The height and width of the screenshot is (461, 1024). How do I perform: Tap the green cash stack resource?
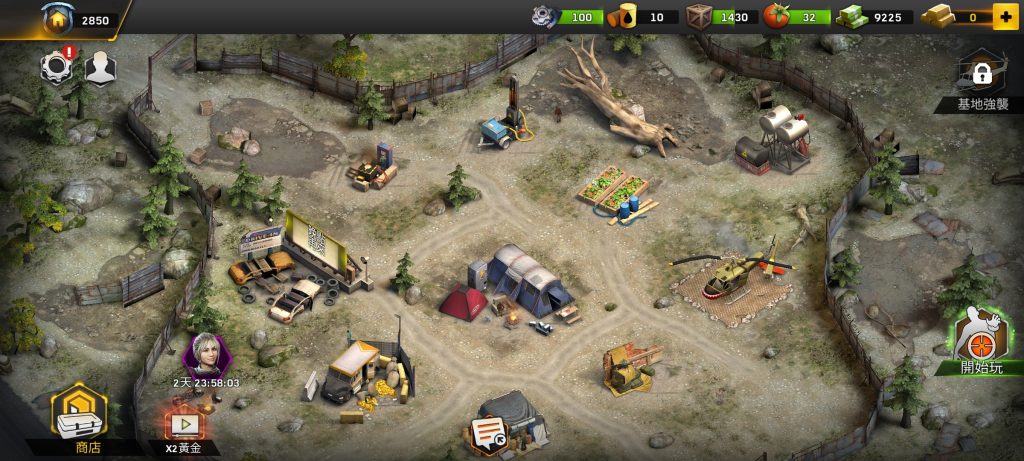coord(850,16)
